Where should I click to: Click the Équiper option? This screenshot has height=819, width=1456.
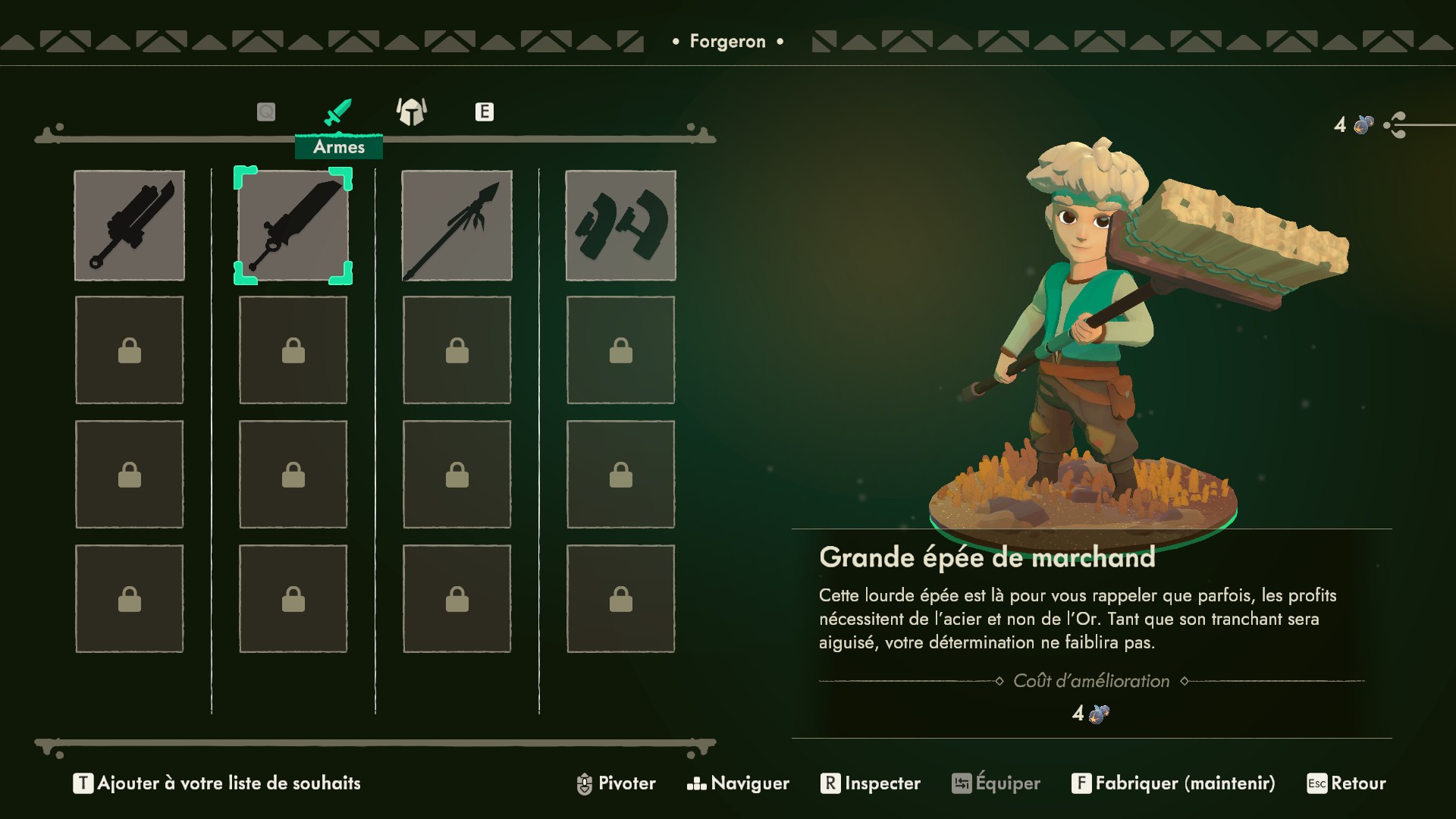996,783
